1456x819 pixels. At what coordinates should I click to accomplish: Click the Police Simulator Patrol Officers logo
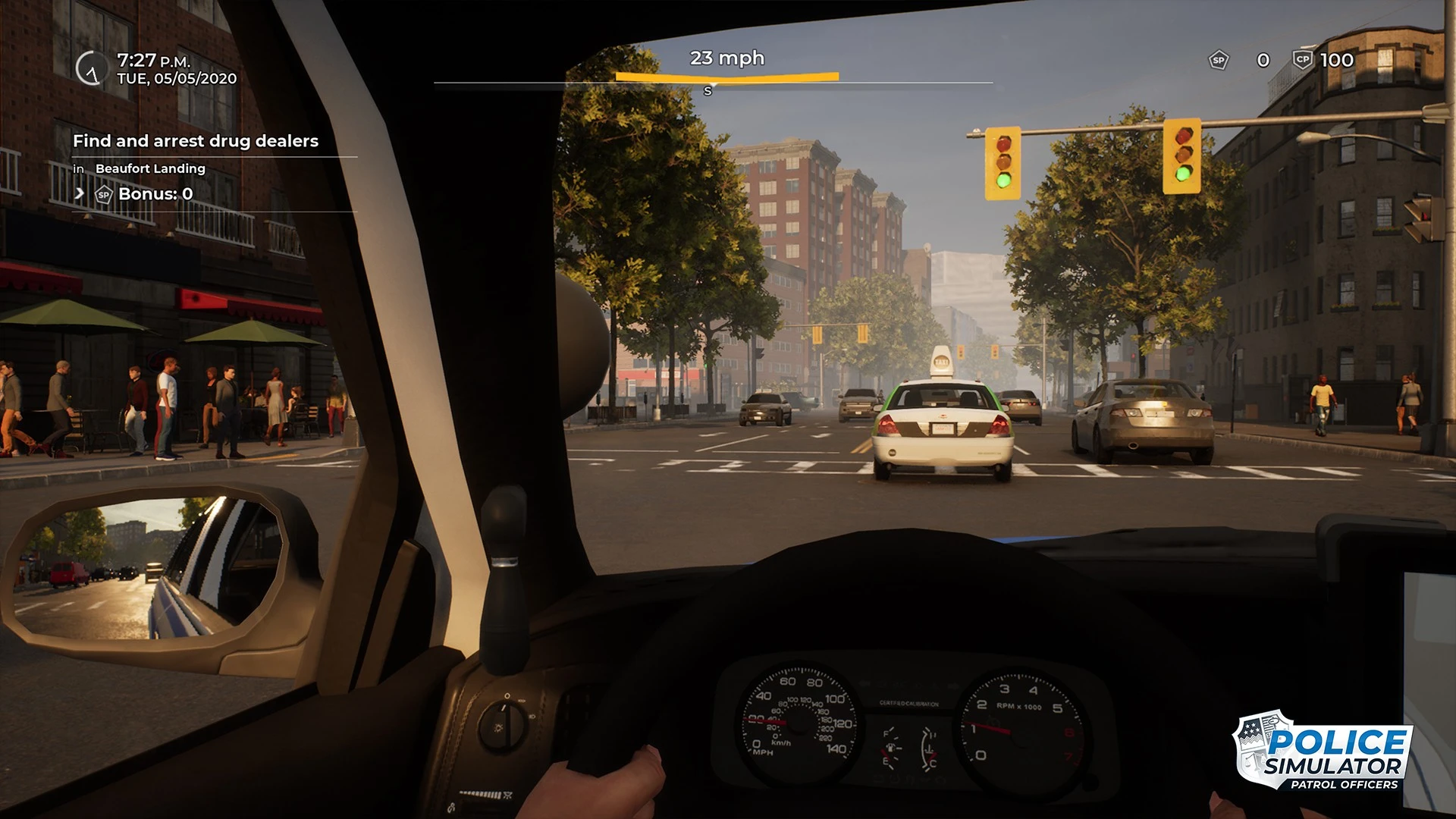click(1323, 751)
